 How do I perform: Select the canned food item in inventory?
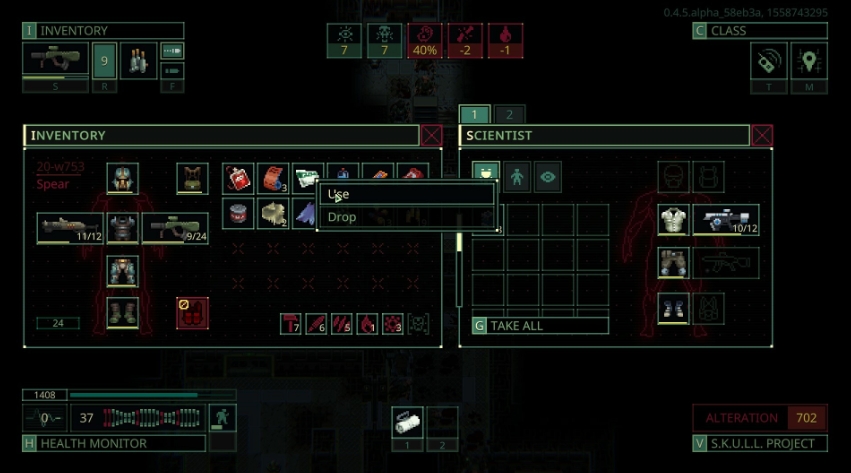pyautogui.click(x=237, y=213)
